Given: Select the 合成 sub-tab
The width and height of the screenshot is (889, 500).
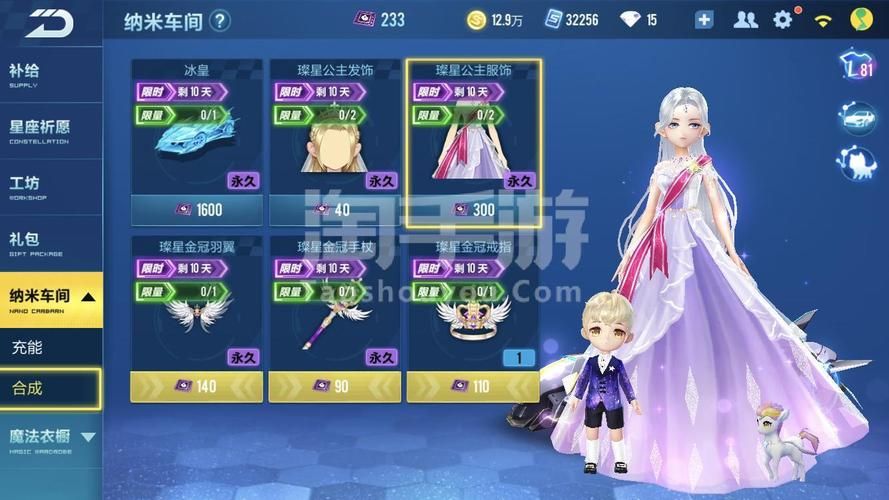Looking at the screenshot, I should pyautogui.click(x=50, y=388).
